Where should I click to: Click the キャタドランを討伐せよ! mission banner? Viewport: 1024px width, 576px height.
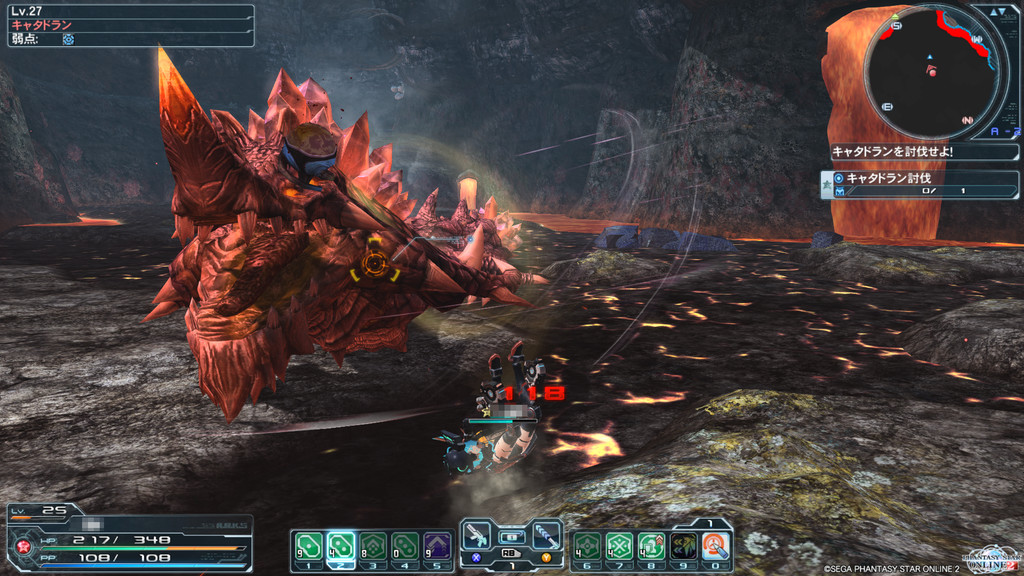click(923, 152)
